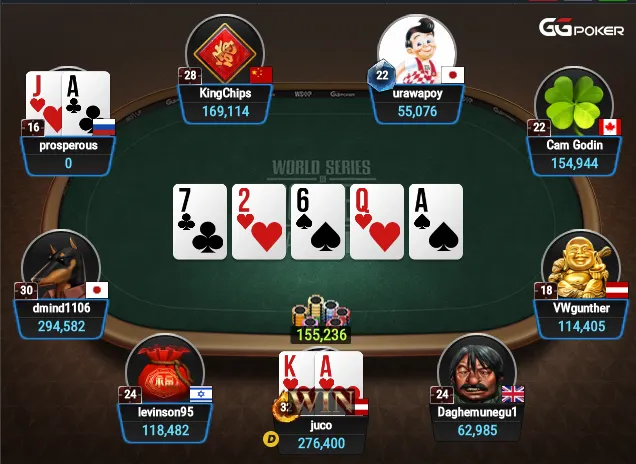Open KingChips player profile avatar
Viewport: 636px width, 464px height.
point(225,50)
